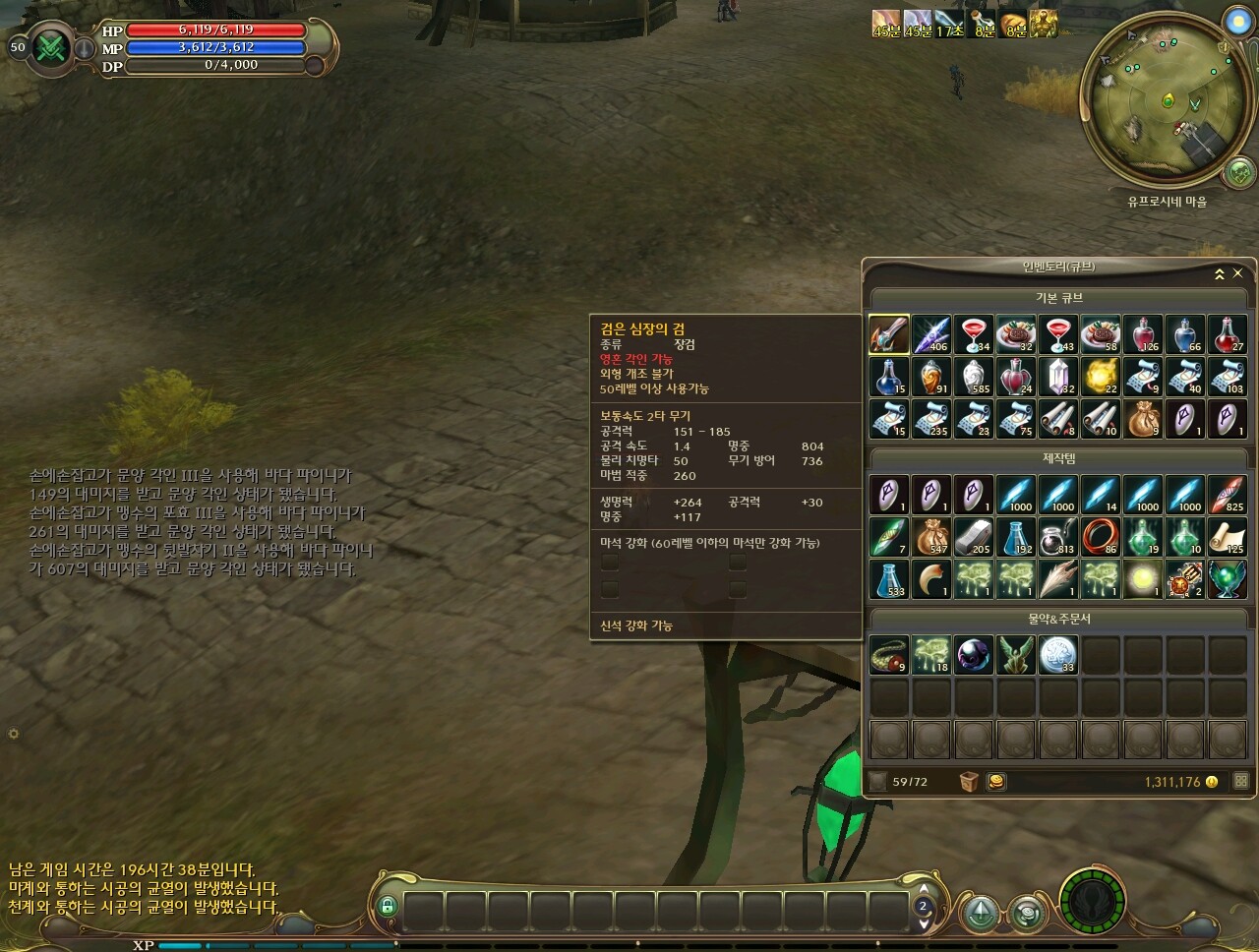Choose the red ring stack of 86
The height and width of the screenshot is (952, 1259).
pos(1101,537)
